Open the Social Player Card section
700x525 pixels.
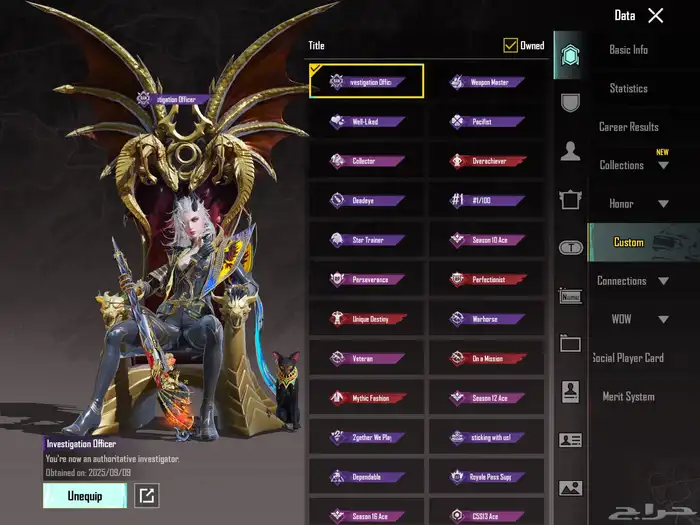pos(628,358)
